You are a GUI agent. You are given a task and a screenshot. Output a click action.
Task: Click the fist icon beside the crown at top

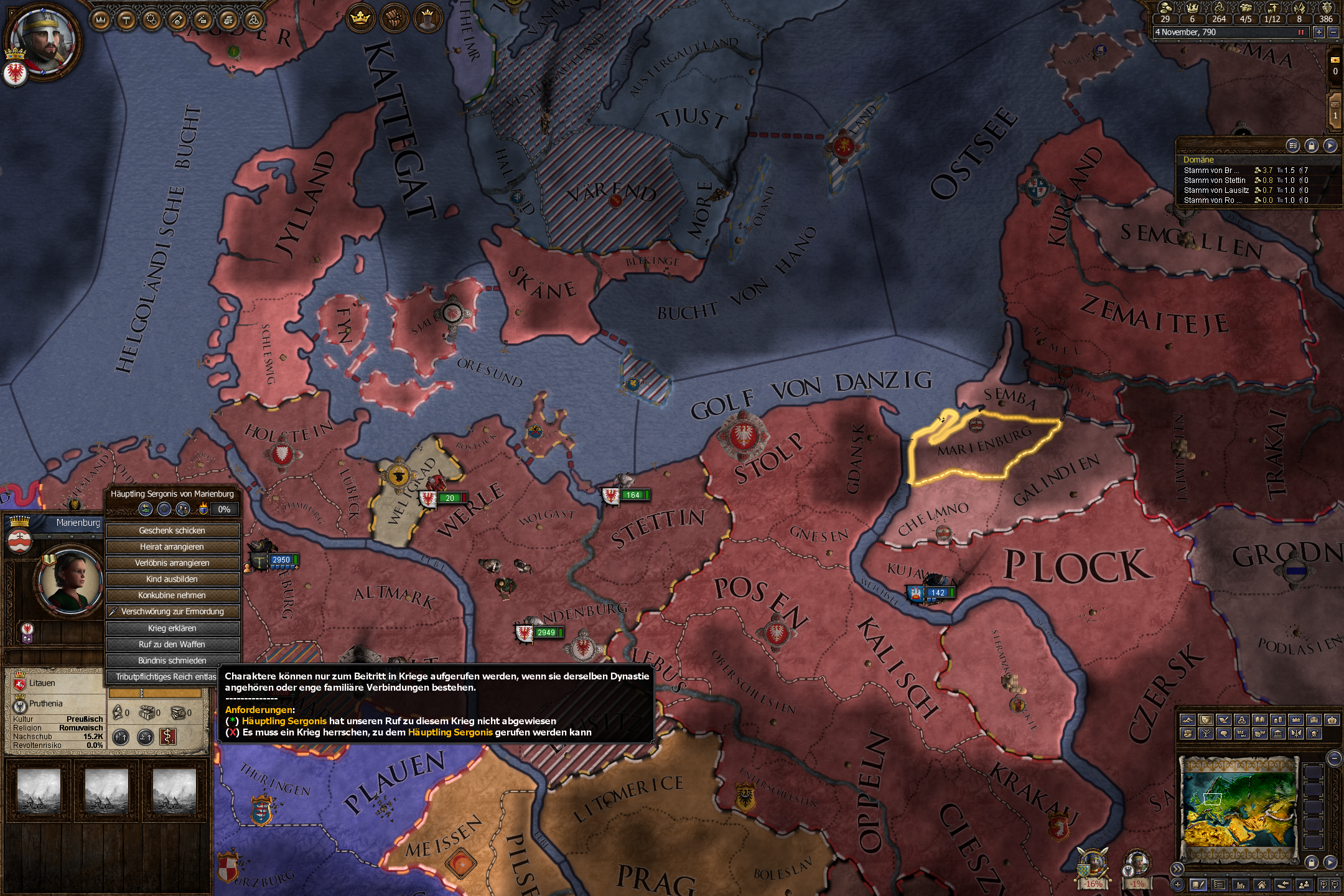pyautogui.click(x=394, y=18)
